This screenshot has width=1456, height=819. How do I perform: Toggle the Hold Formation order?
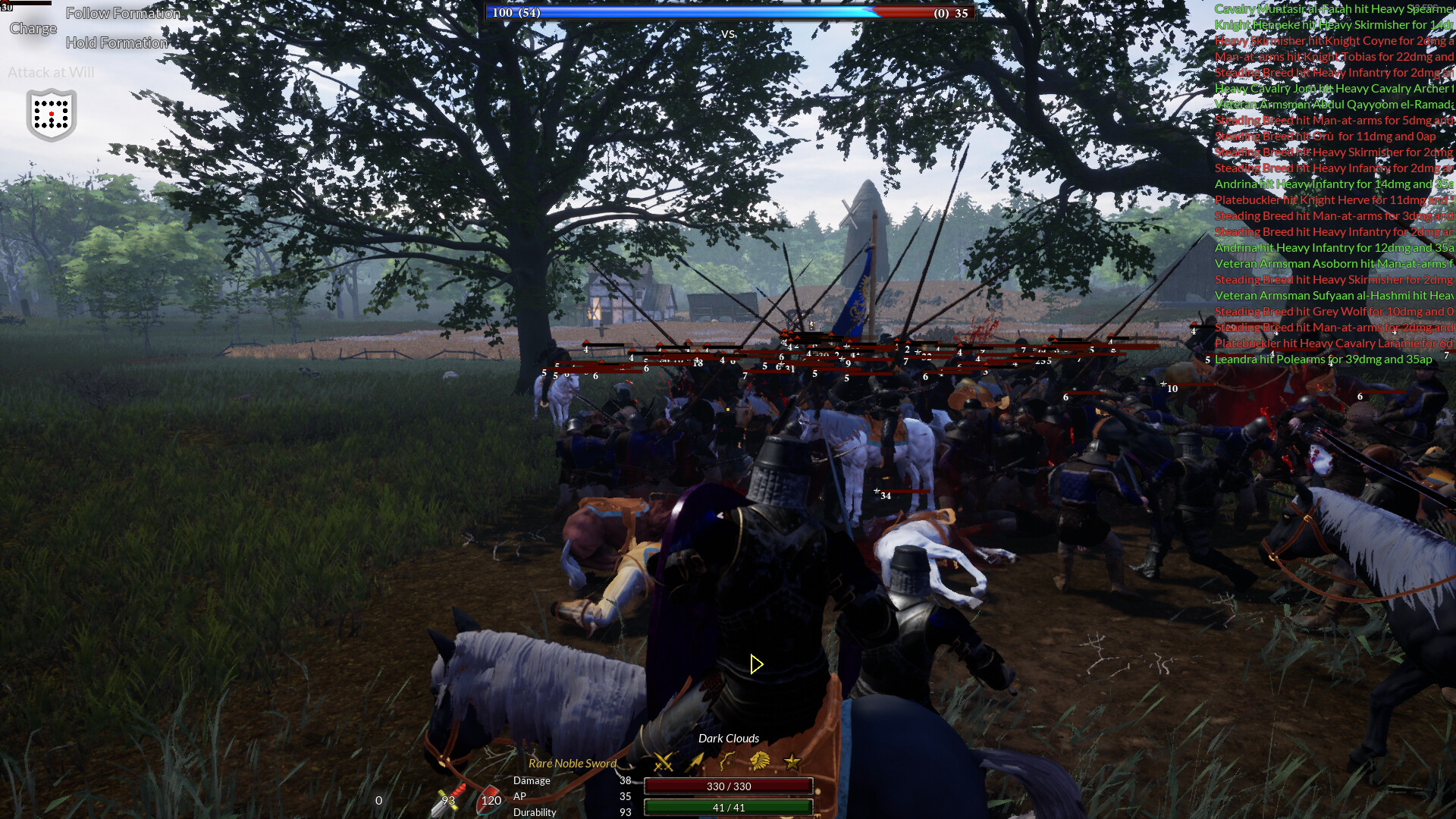[x=118, y=42]
